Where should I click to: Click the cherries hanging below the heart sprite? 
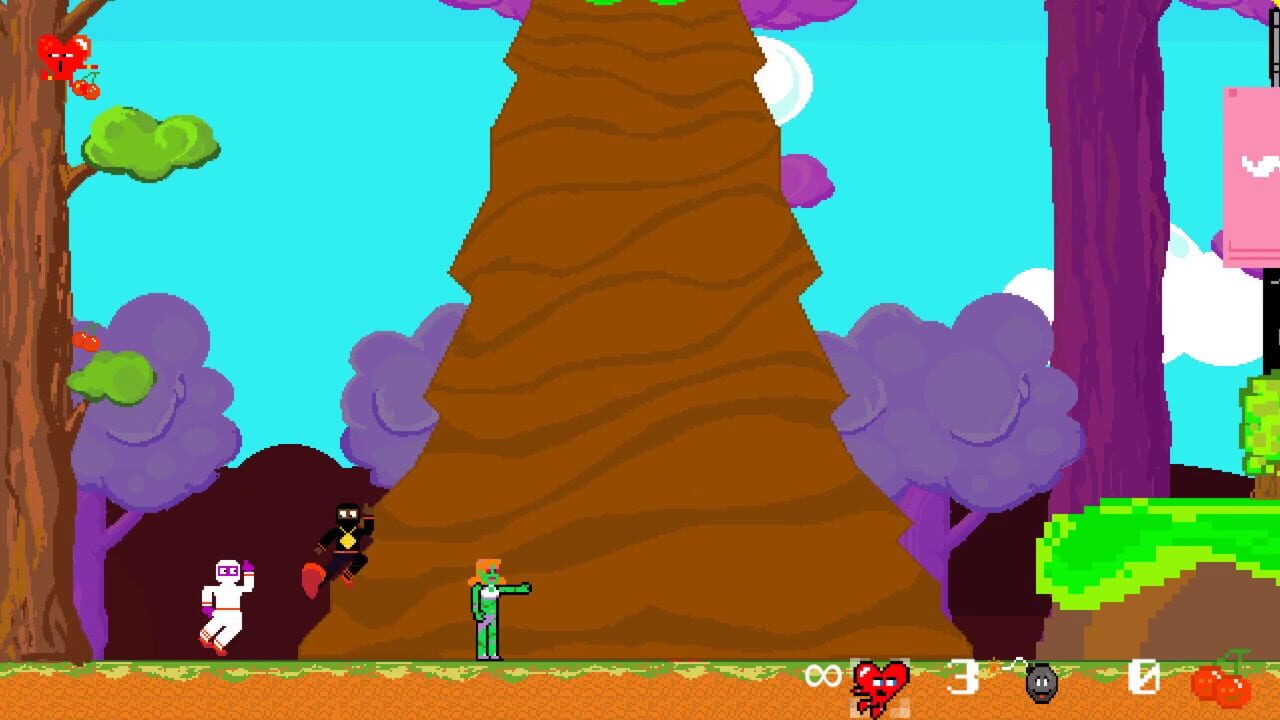pos(85,87)
